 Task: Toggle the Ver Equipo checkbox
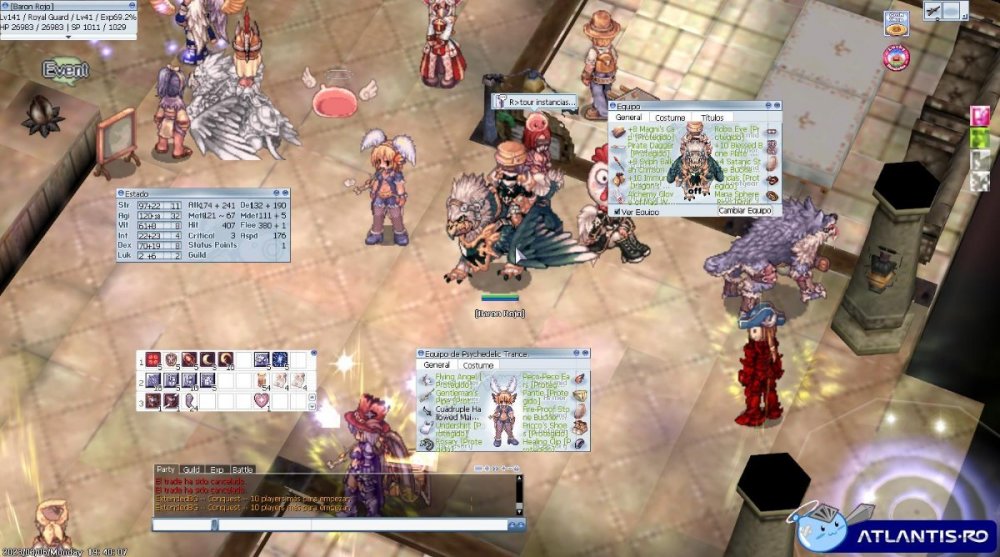coord(615,211)
